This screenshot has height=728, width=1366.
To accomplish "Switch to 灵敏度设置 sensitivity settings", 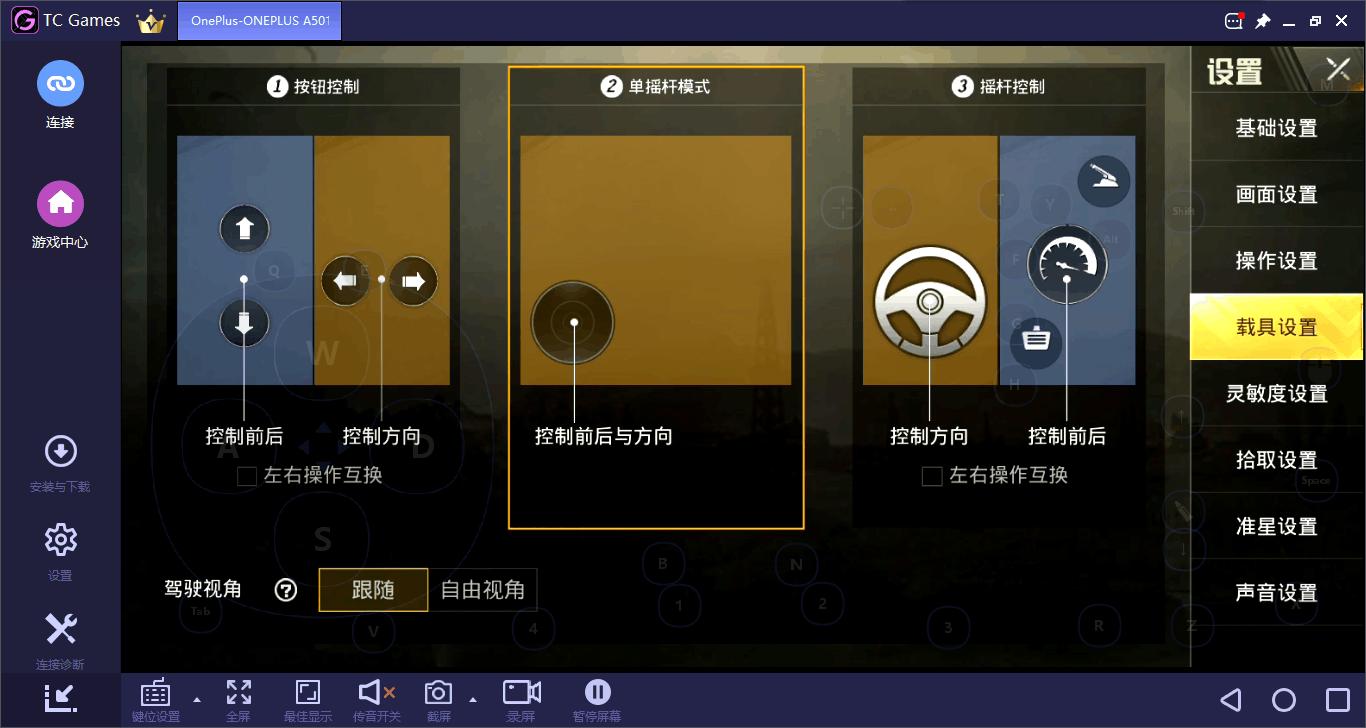I will [x=1277, y=393].
